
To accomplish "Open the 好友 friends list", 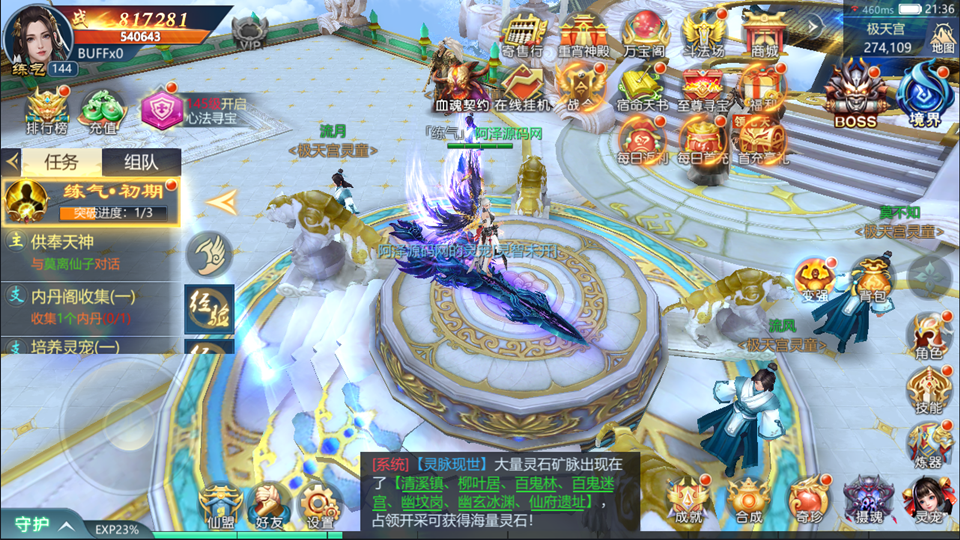I will [x=269, y=503].
